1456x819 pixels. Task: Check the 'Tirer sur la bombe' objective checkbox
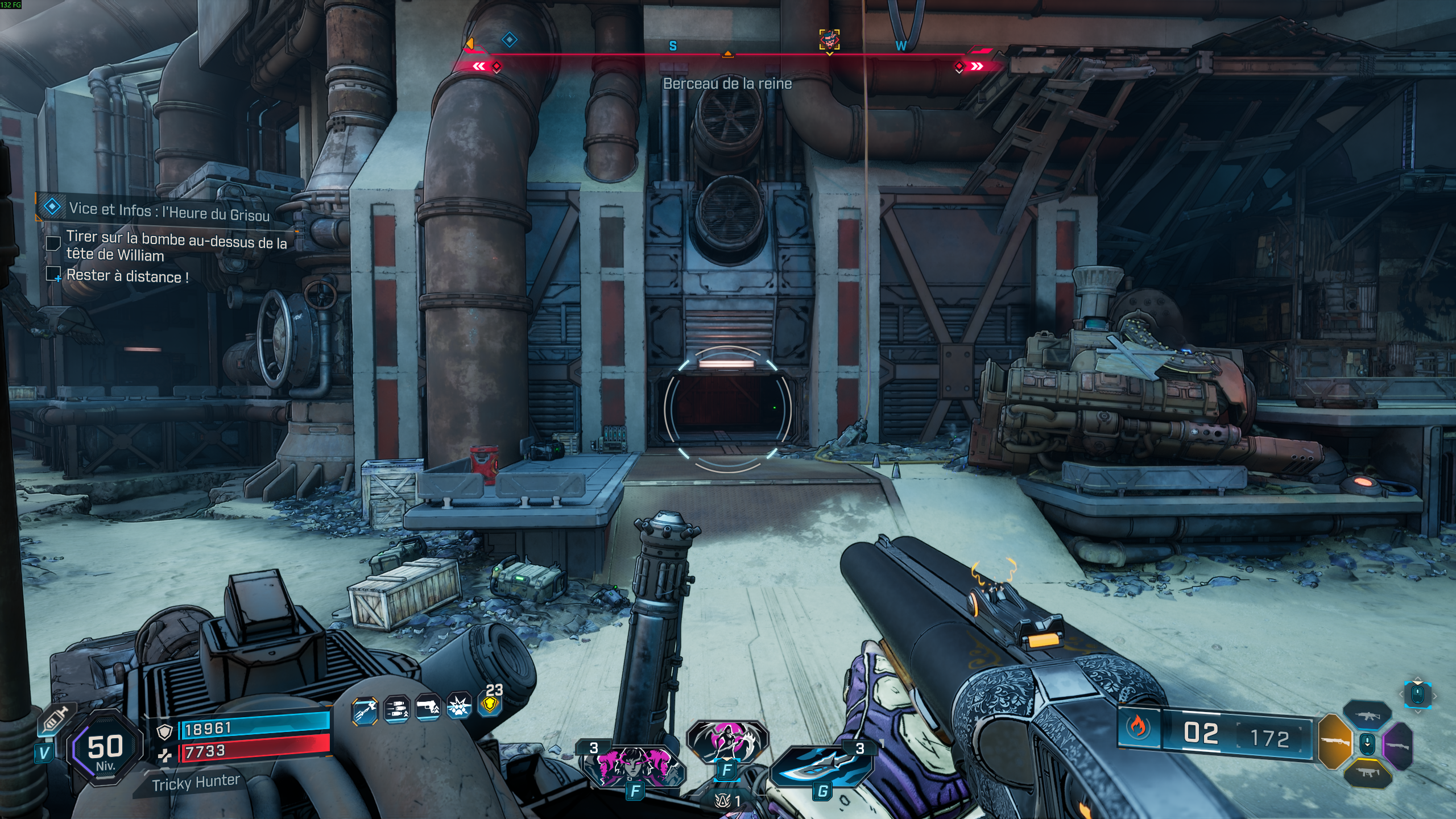tap(54, 243)
